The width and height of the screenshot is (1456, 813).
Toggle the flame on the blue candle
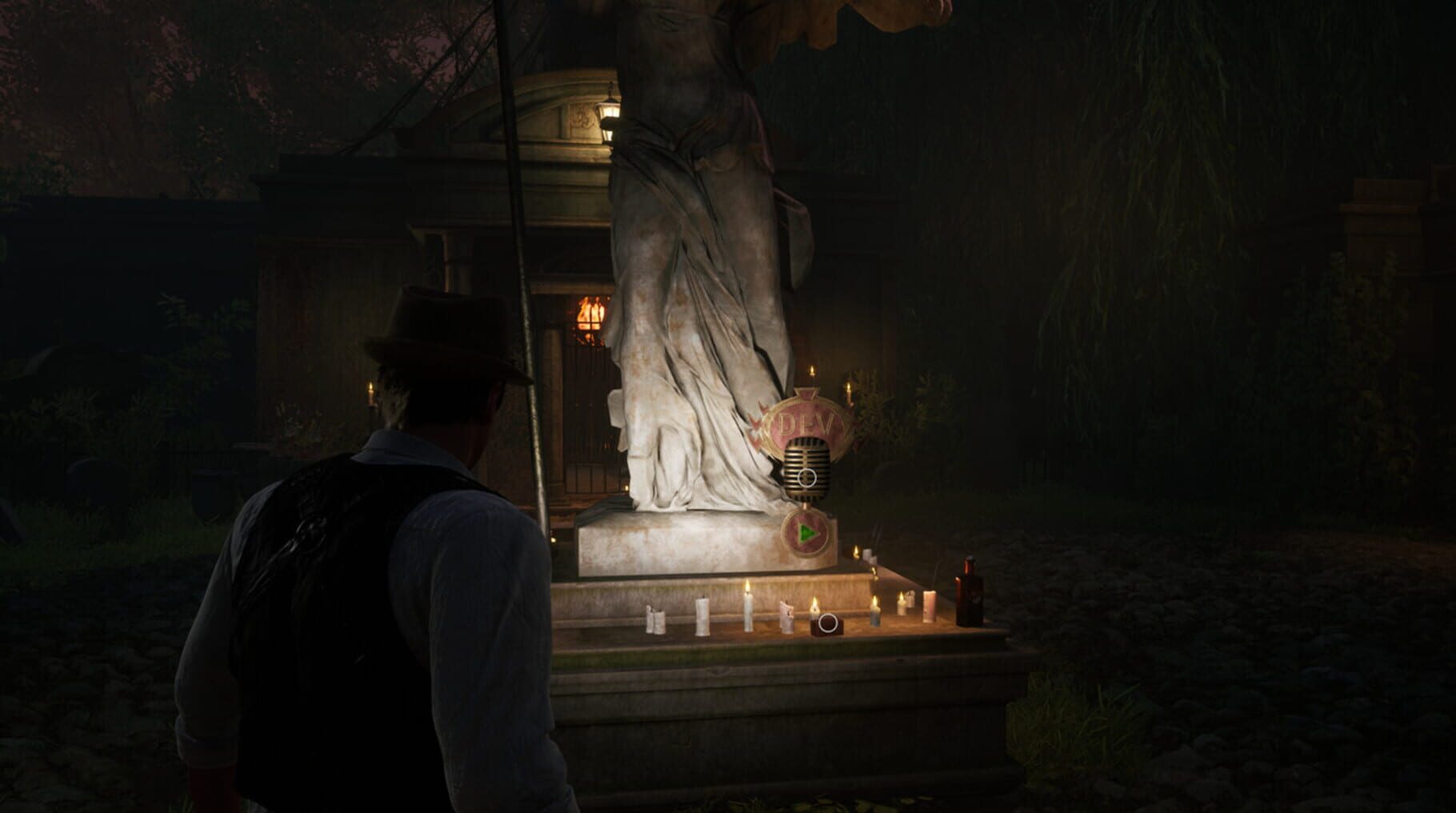(875, 615)
